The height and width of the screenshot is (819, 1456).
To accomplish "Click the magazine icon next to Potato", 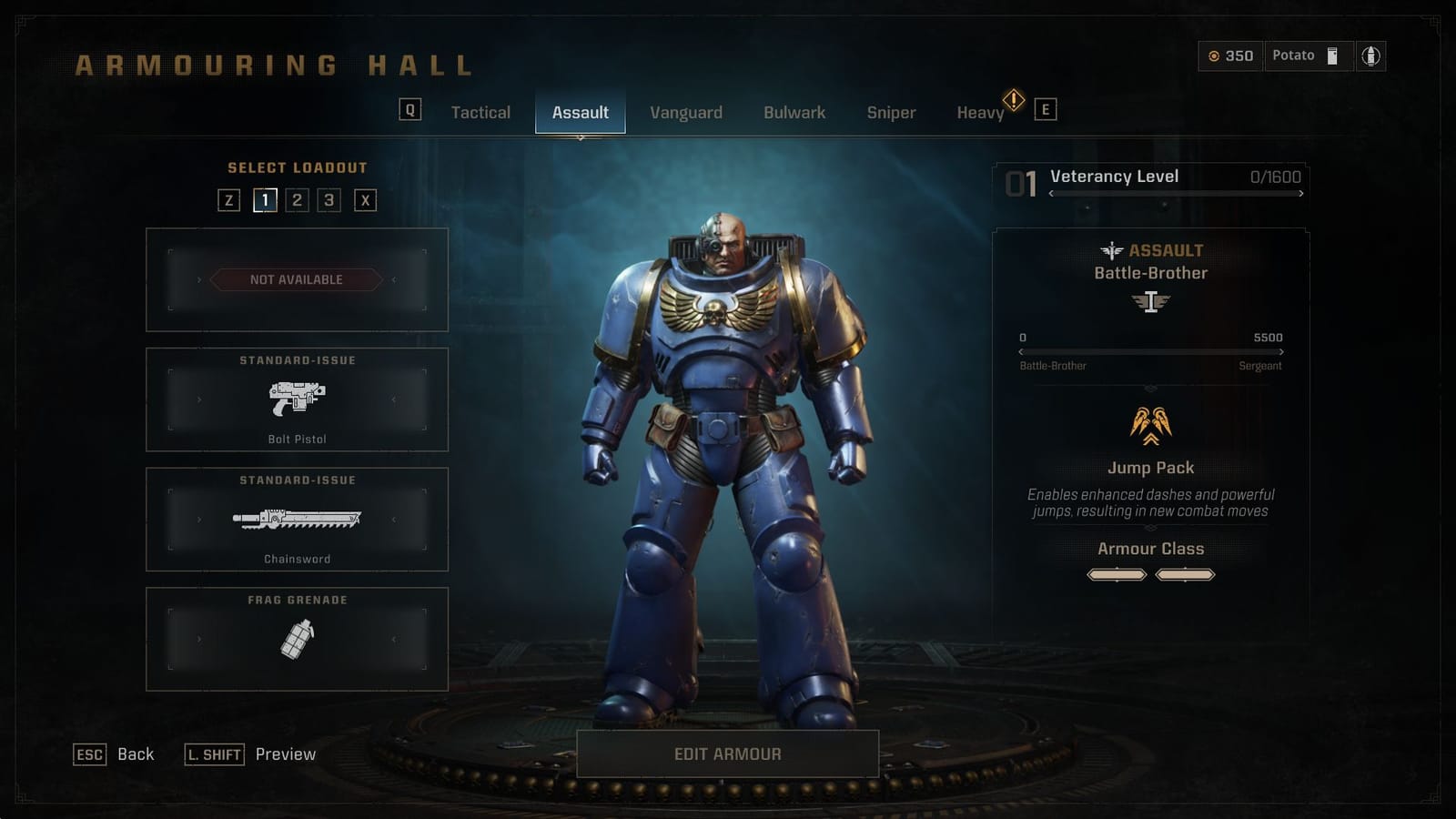I will (1332, 55).
